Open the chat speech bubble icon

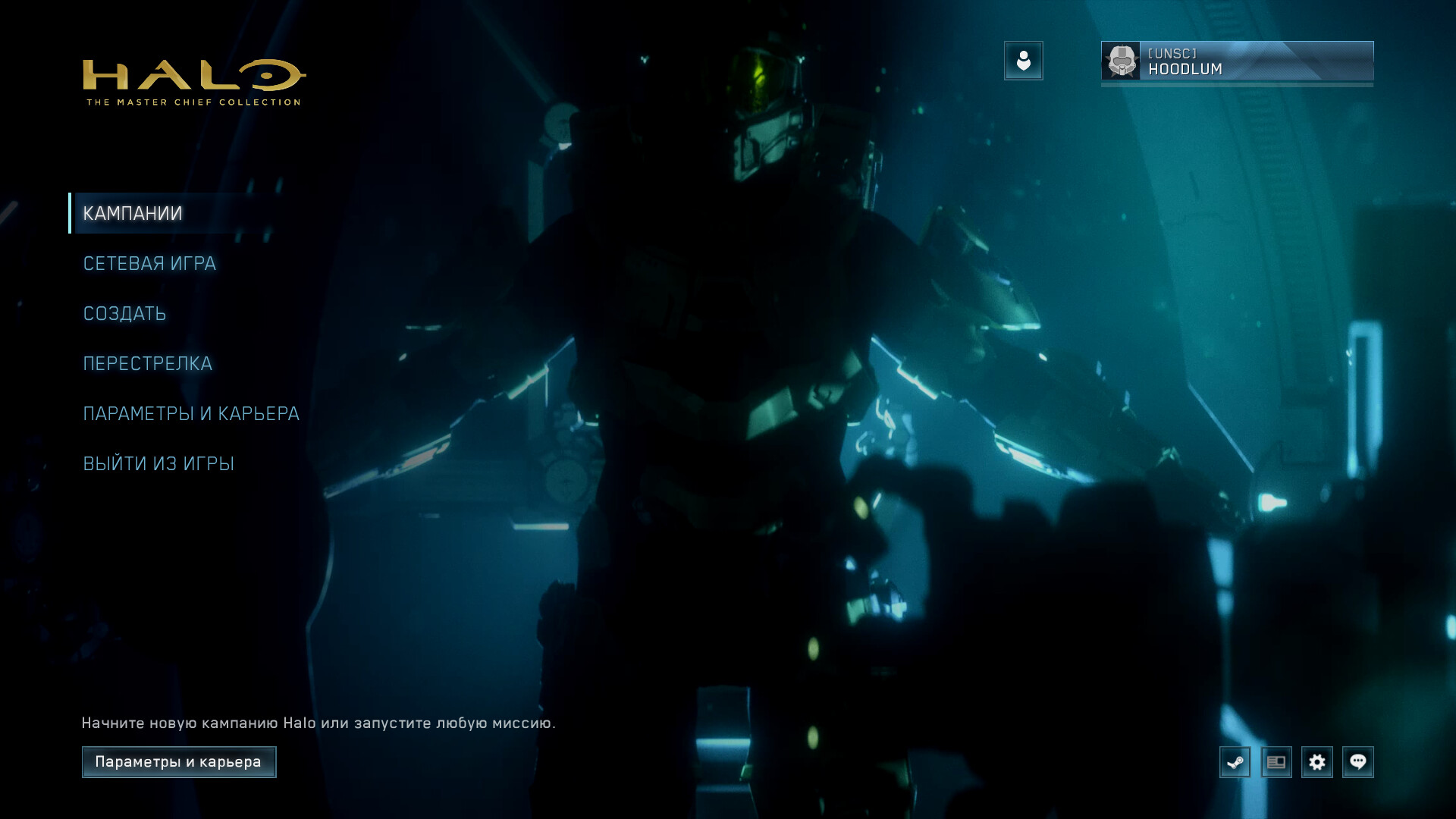[x=1358, y=762]
